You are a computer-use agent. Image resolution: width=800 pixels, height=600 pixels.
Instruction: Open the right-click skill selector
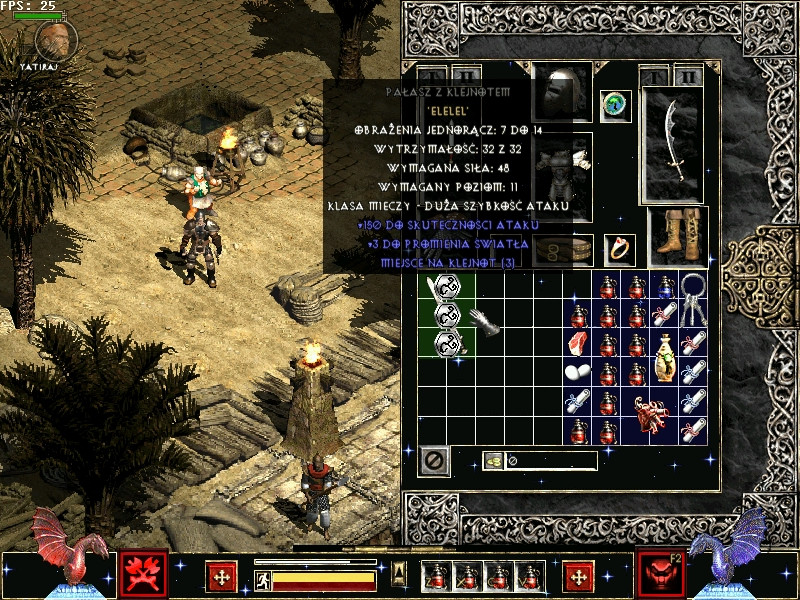660,574
